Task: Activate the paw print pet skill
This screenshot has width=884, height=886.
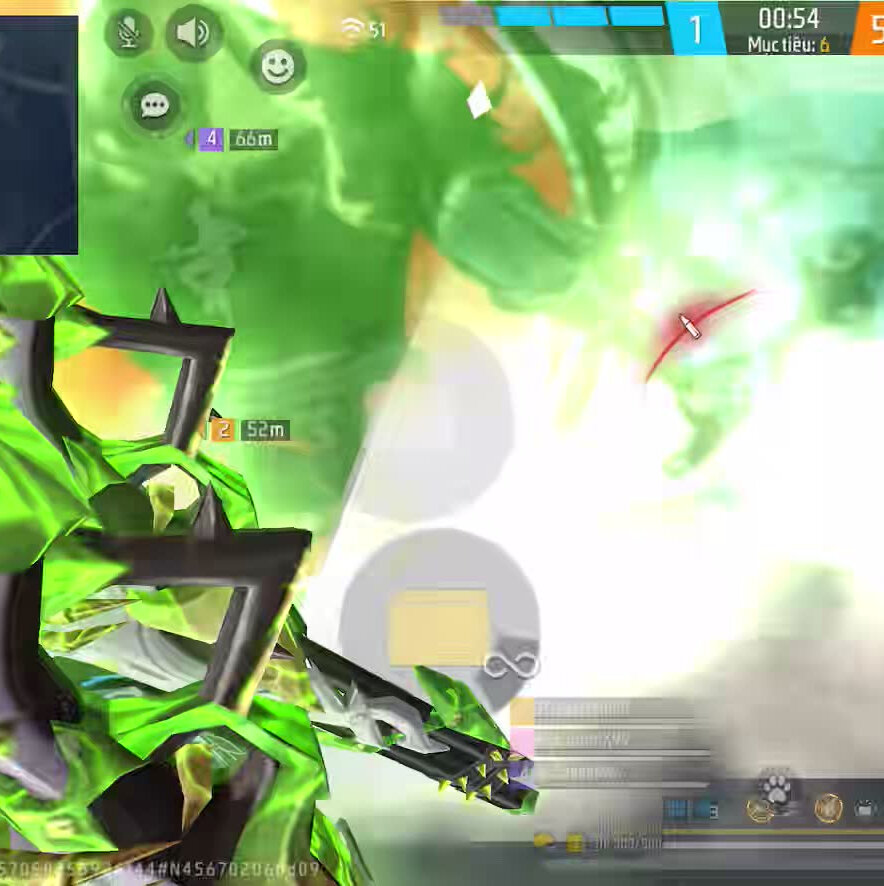Action: pyautogui.click(x=775, y=789)
